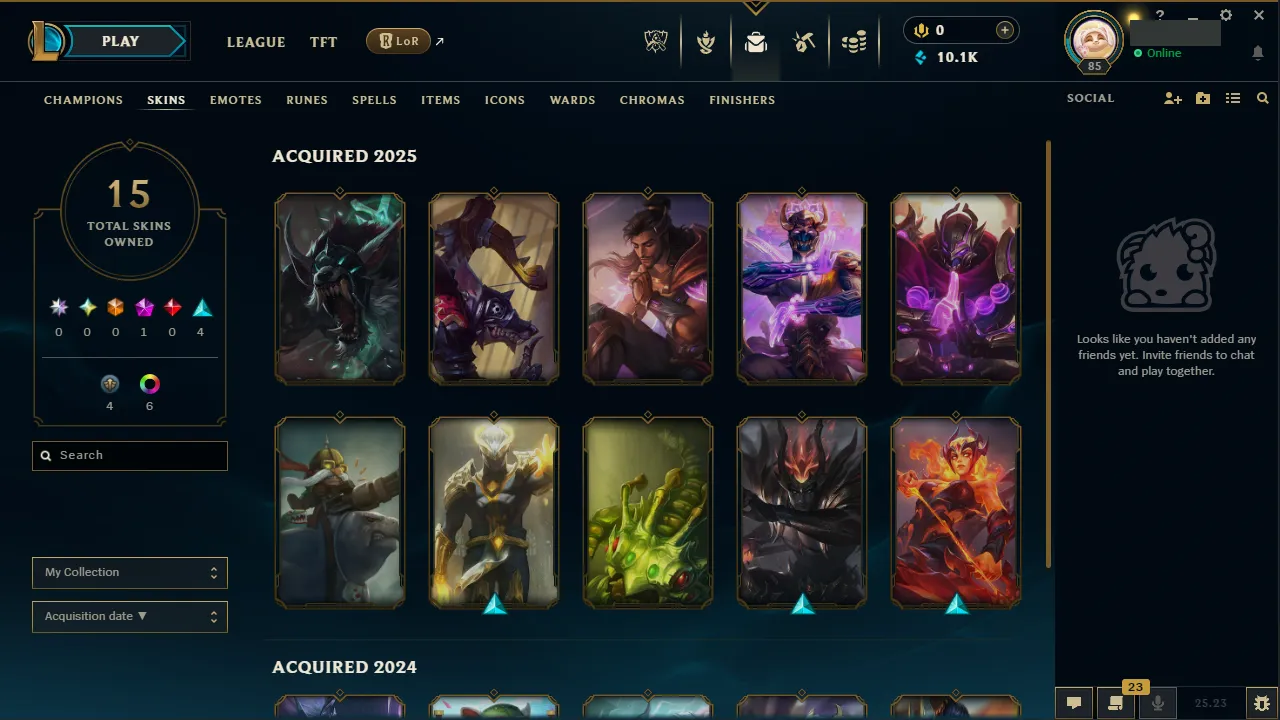Open the Acquisition date sort dropdown

(129, 616)
